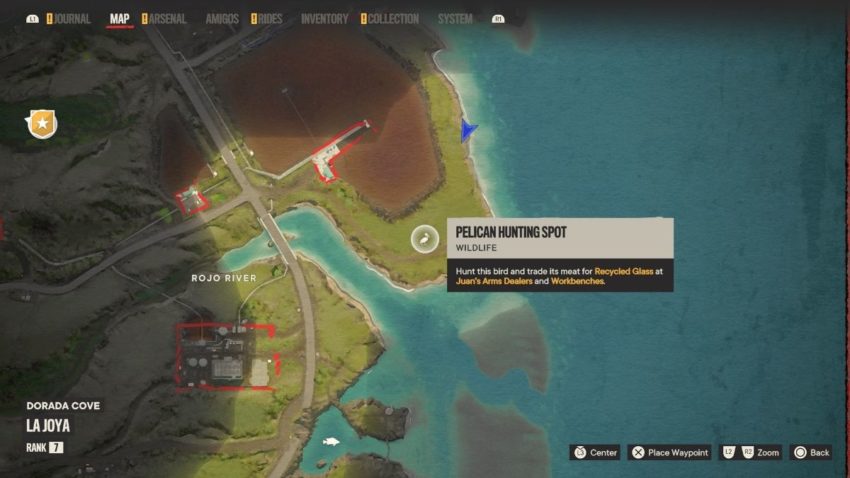
Task: Switch to the Arsenal tab
Action: 166,19
